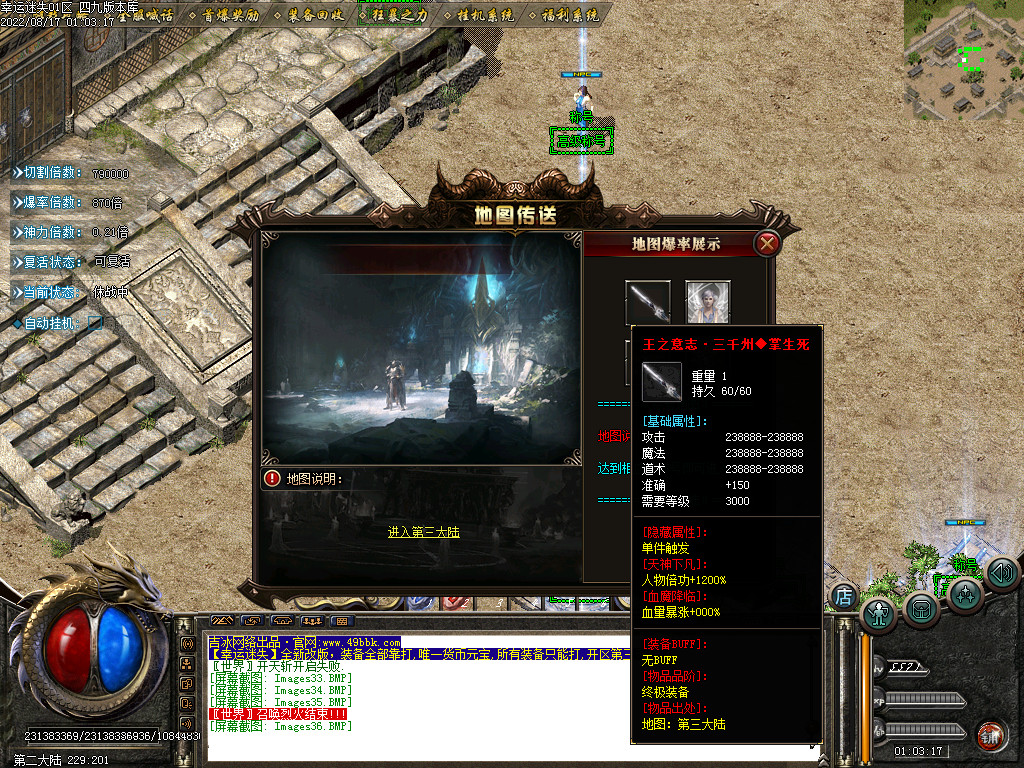
Task: Open the skills star icon
Action: click(965, 595)
